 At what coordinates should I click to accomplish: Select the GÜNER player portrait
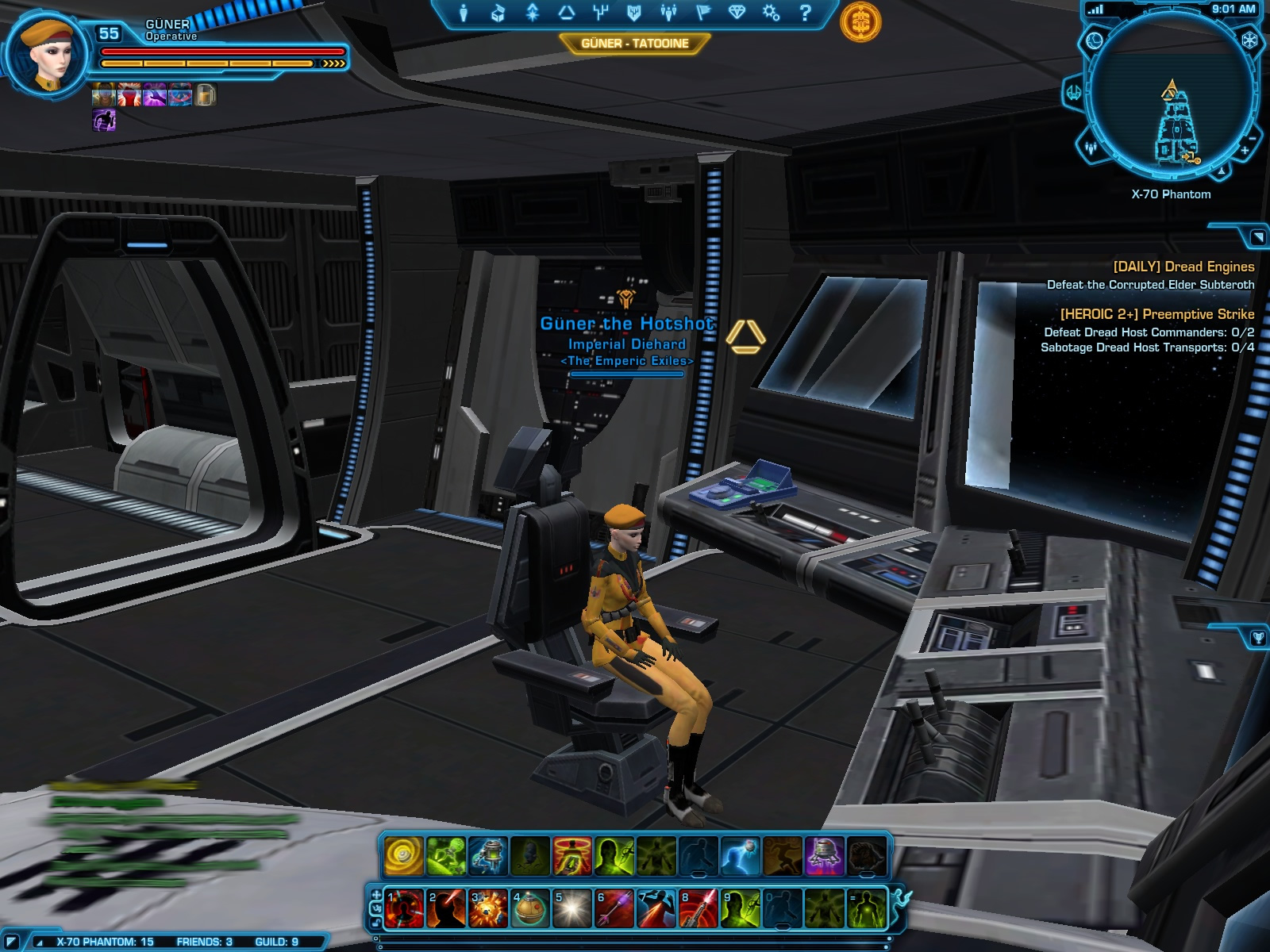46,56
